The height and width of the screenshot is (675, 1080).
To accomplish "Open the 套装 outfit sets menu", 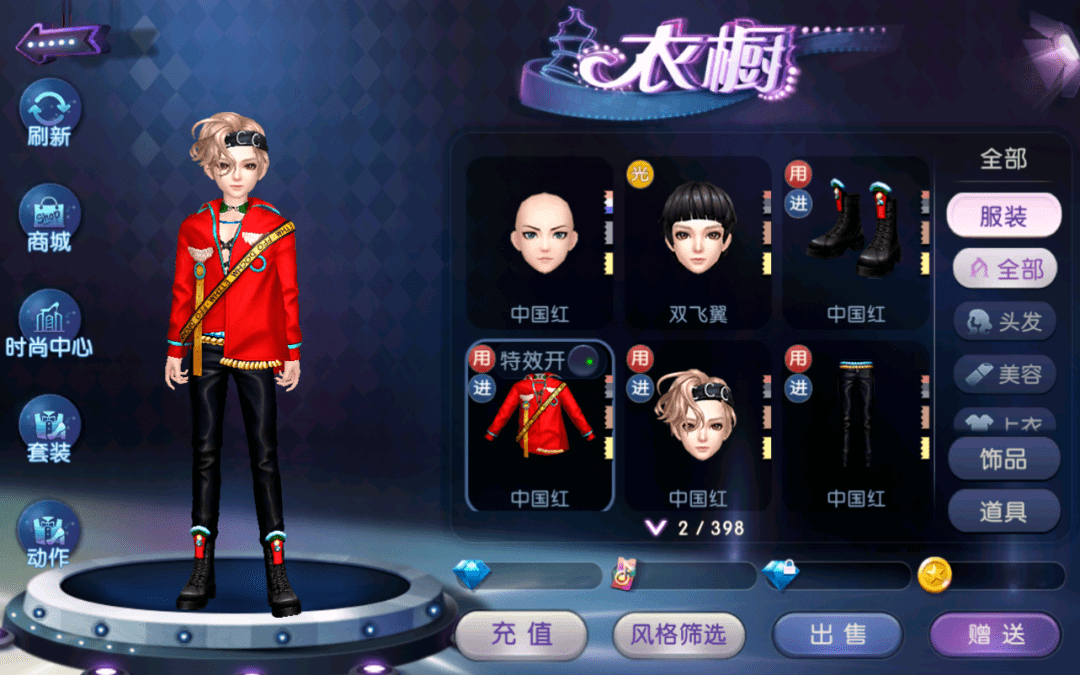I will tap(49, 428).
